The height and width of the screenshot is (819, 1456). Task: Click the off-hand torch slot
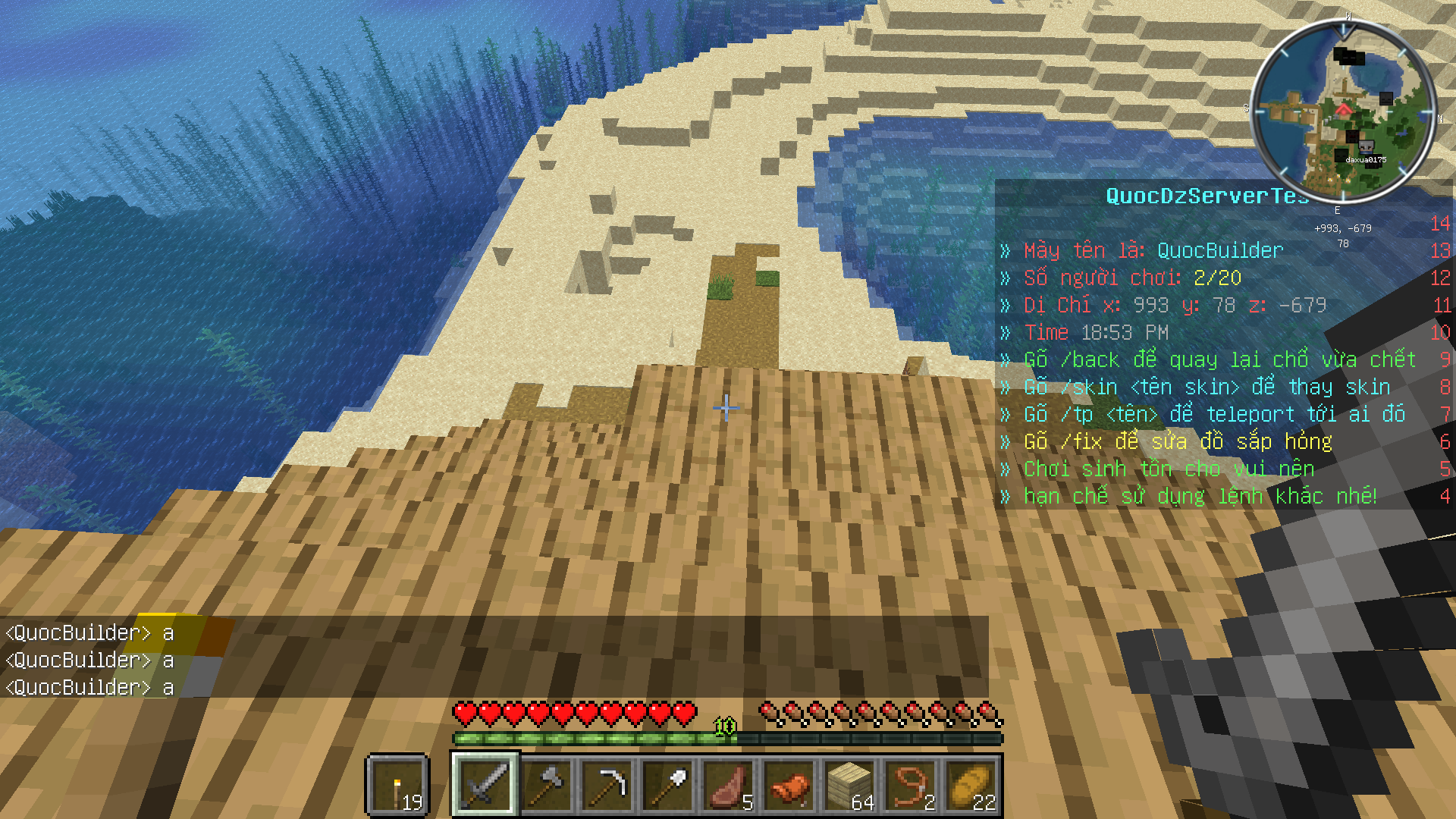[398, 785]
